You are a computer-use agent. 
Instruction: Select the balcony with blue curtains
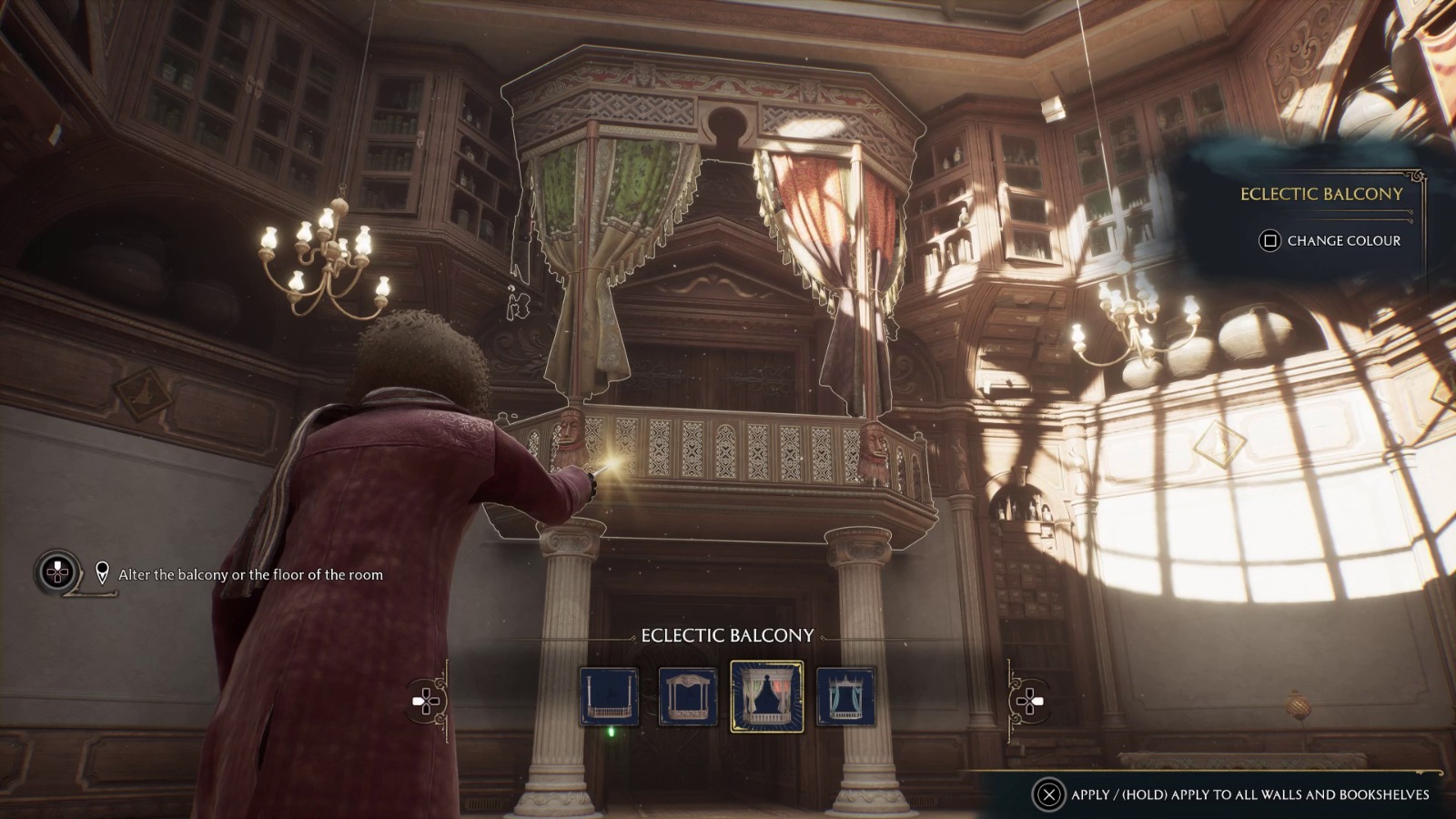point(845,697)
